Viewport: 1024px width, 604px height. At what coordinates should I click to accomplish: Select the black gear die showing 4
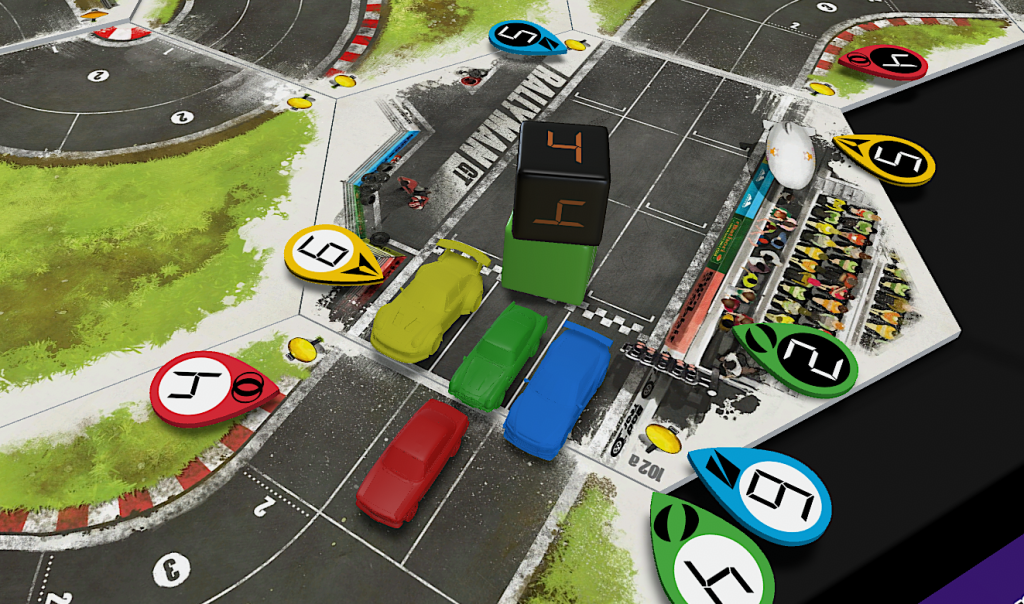tap(561, 183)
